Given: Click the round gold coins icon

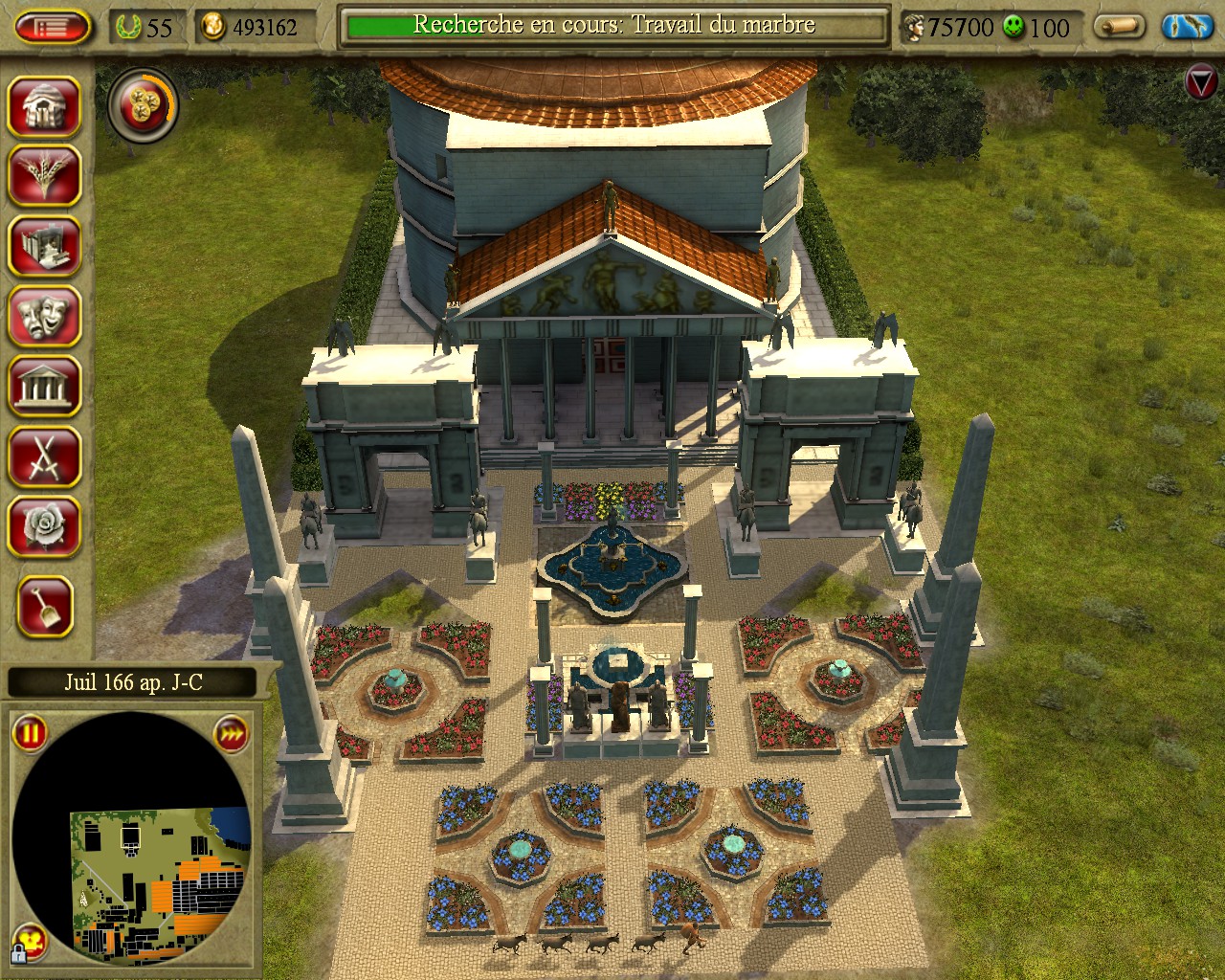Looking at the screenshot, I should pyautogui.click(x=143, y=102).
